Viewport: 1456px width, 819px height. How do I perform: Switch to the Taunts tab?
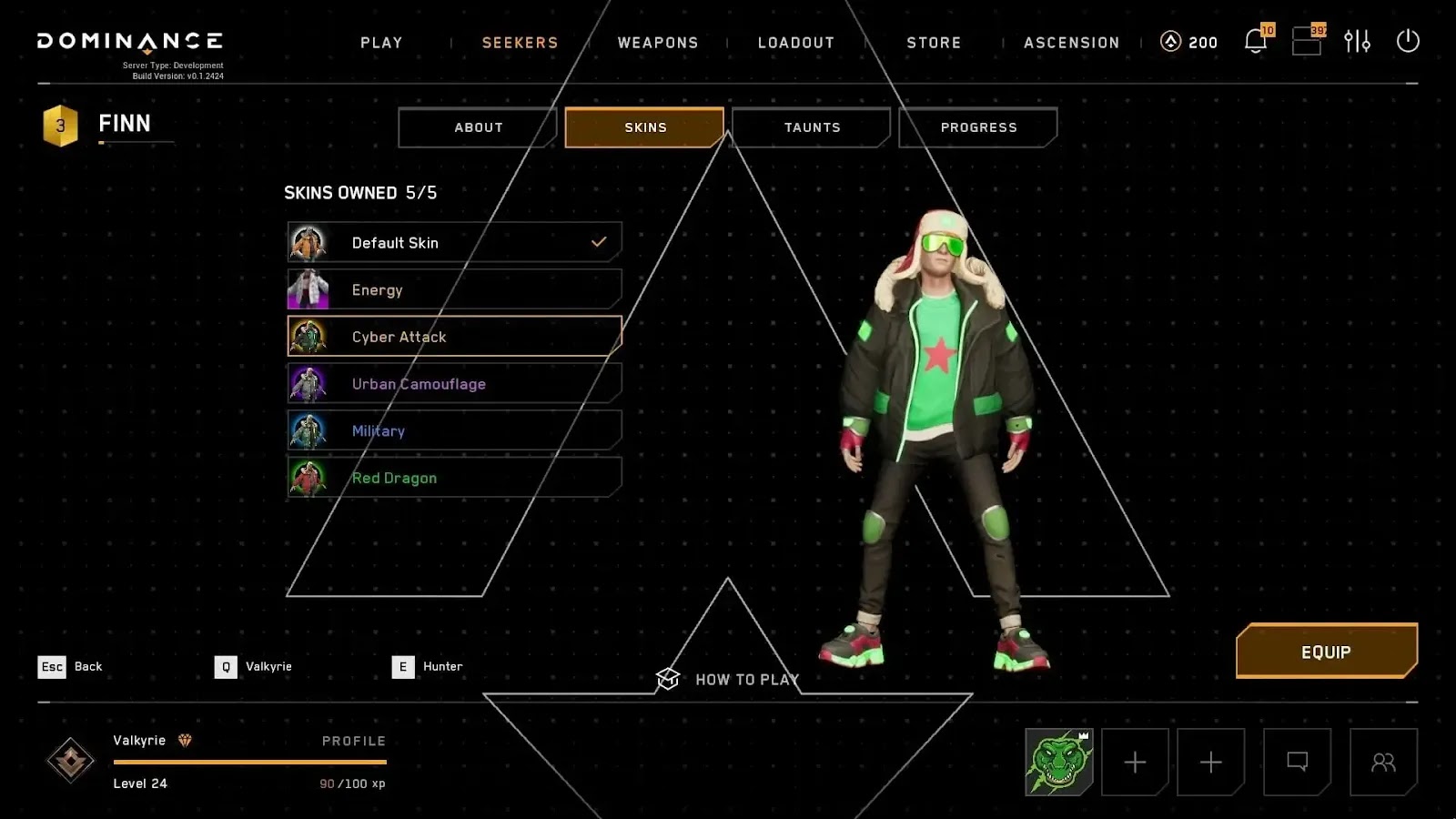point(812,127)
